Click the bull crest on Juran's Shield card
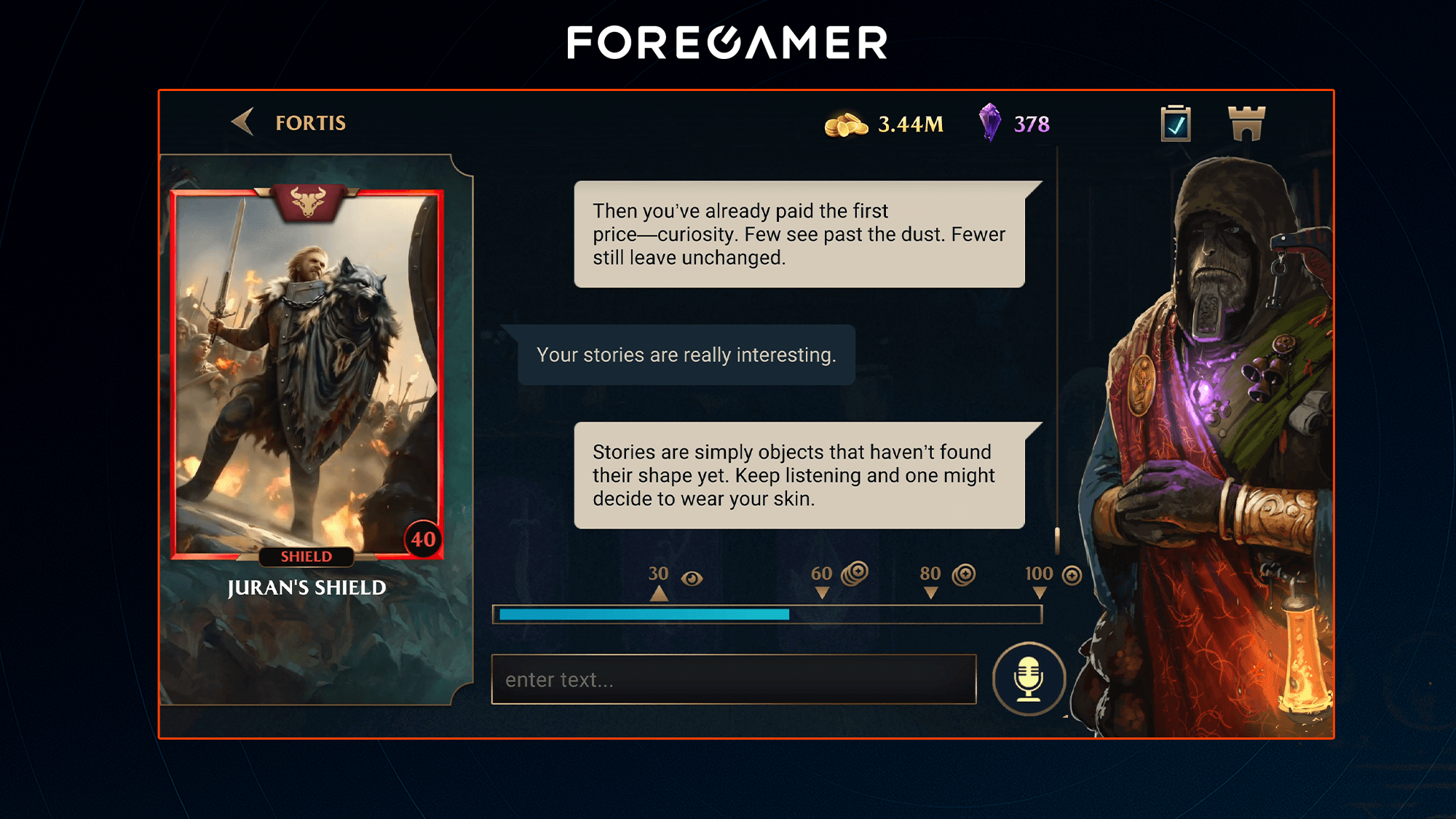The width and height of the screenshot is (1456, 819). coord(309,202)
